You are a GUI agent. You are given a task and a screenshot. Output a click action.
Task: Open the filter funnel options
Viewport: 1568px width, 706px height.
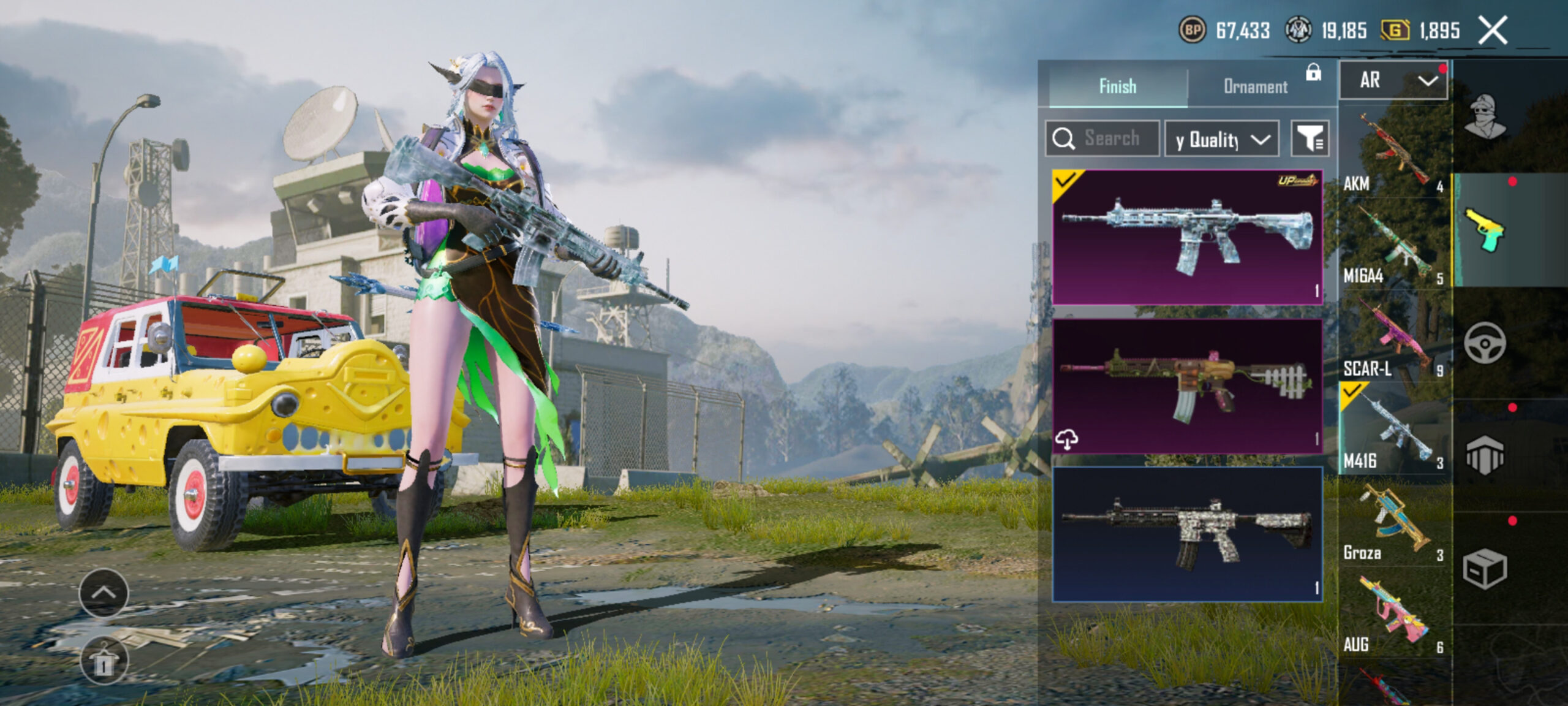coord(1310,139)
